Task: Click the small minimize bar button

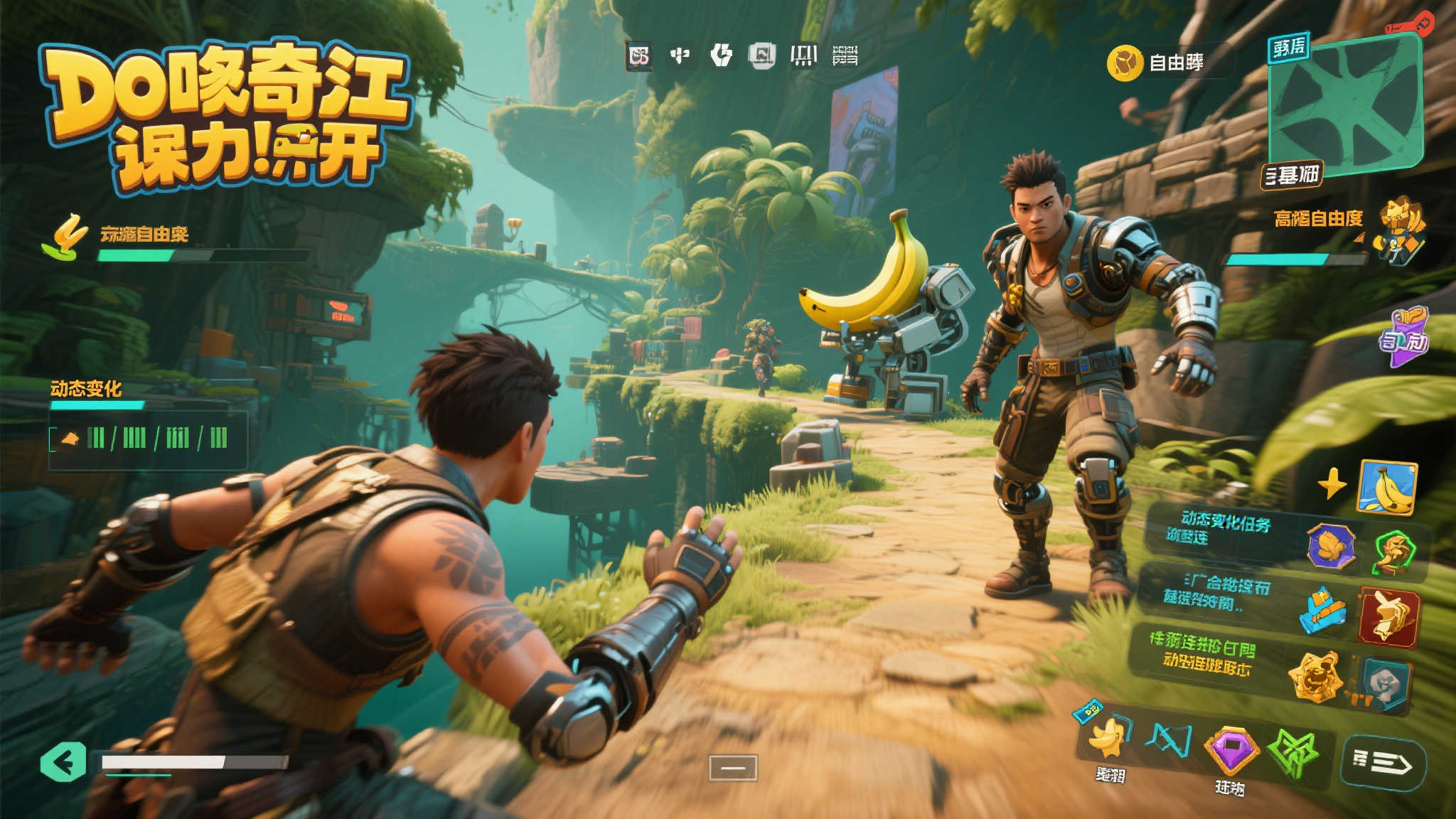Action: click(x=733, y=768)
